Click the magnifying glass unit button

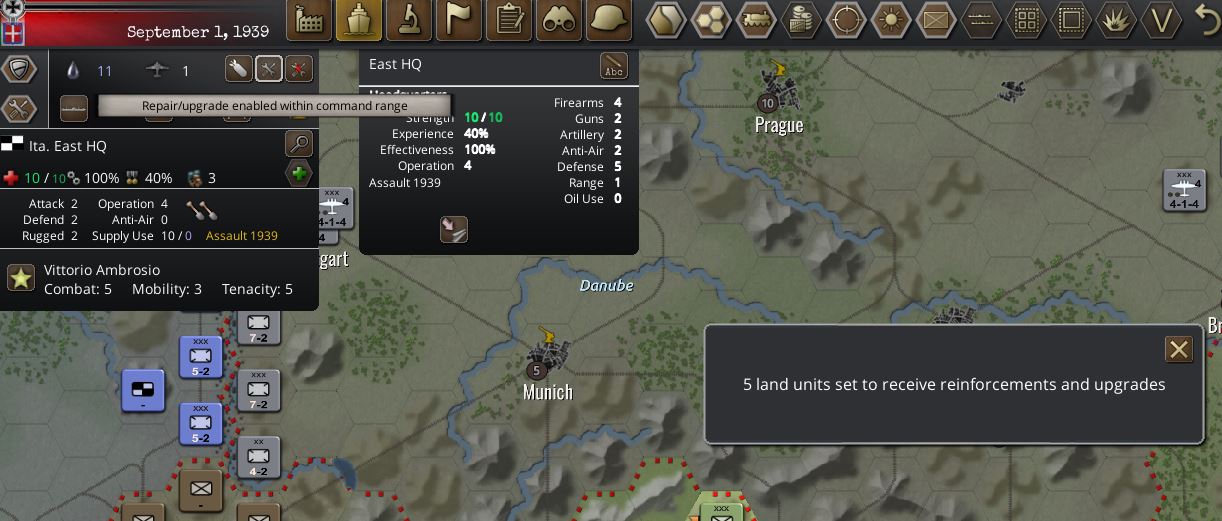coord(299,144)
